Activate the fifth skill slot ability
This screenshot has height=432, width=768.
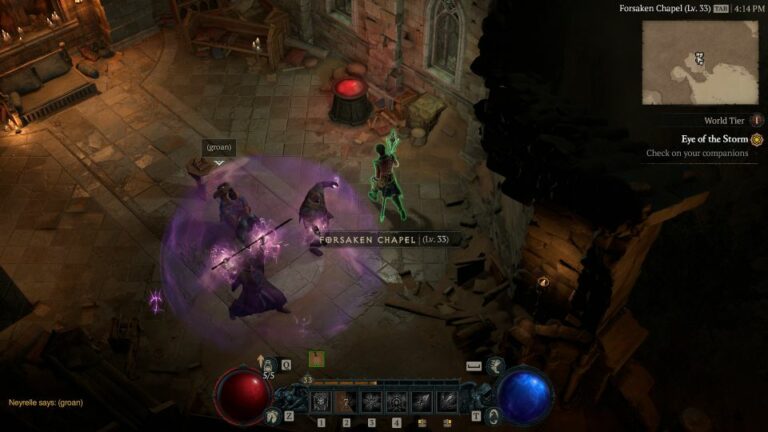pos(421,402)
